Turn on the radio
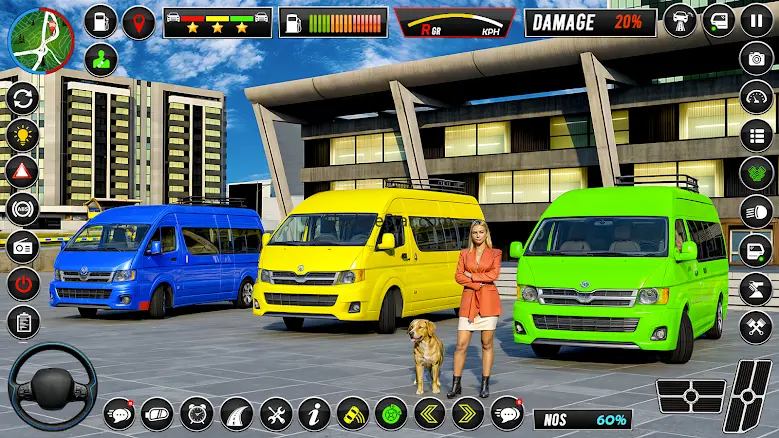The height and width of the screenshot is (438, 779). click(x=22, y=246)
